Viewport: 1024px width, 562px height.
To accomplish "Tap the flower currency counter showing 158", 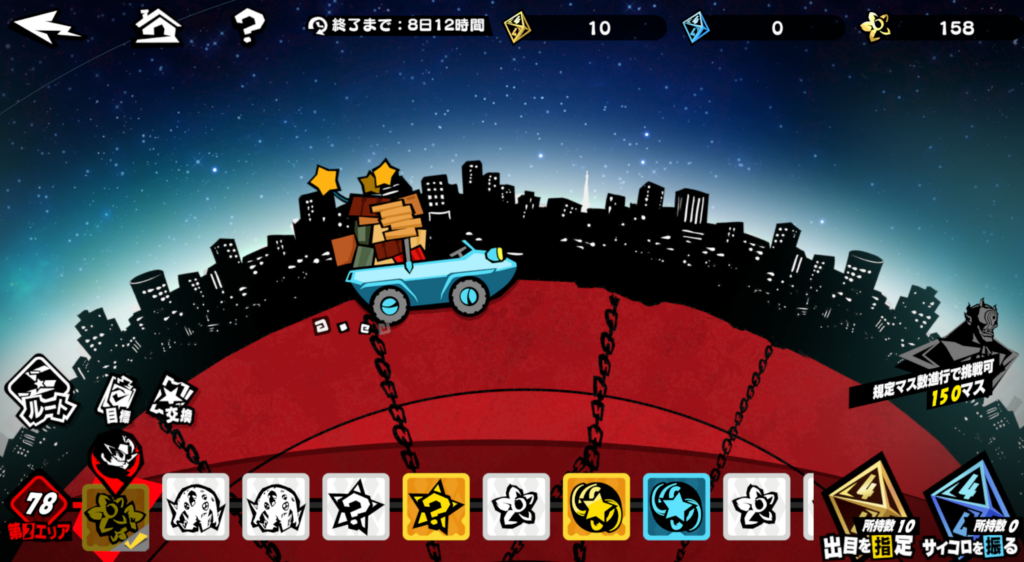I will click(x=938, y=28).
